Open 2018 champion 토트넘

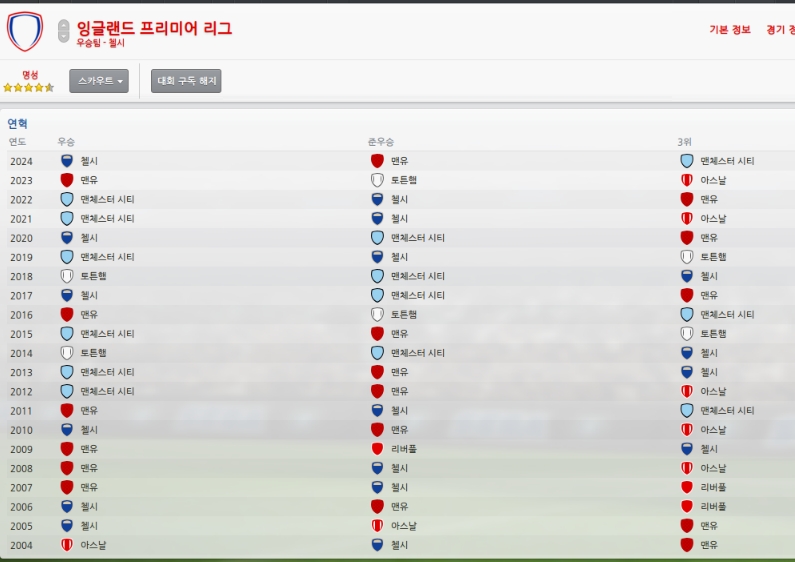pyautogui.click(x=93, y=276)
